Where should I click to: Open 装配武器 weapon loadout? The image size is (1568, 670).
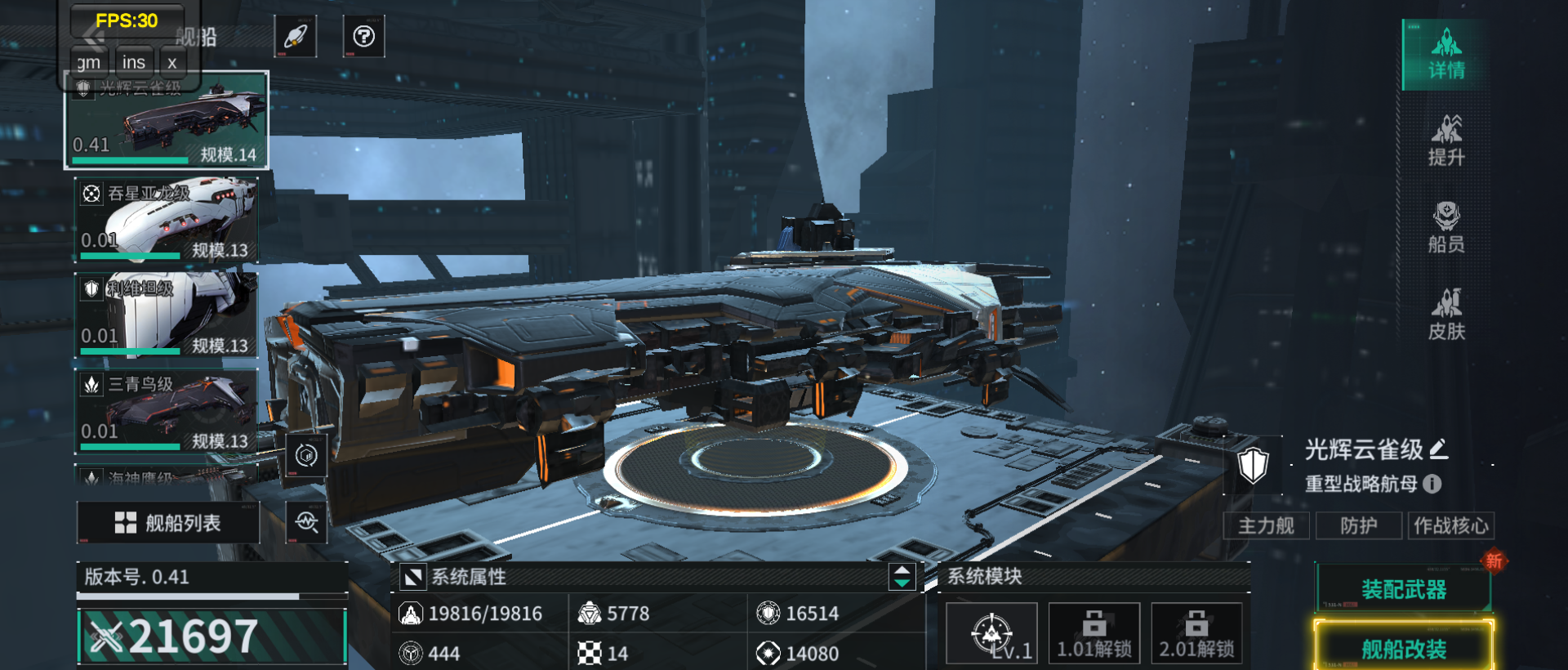1403,588
